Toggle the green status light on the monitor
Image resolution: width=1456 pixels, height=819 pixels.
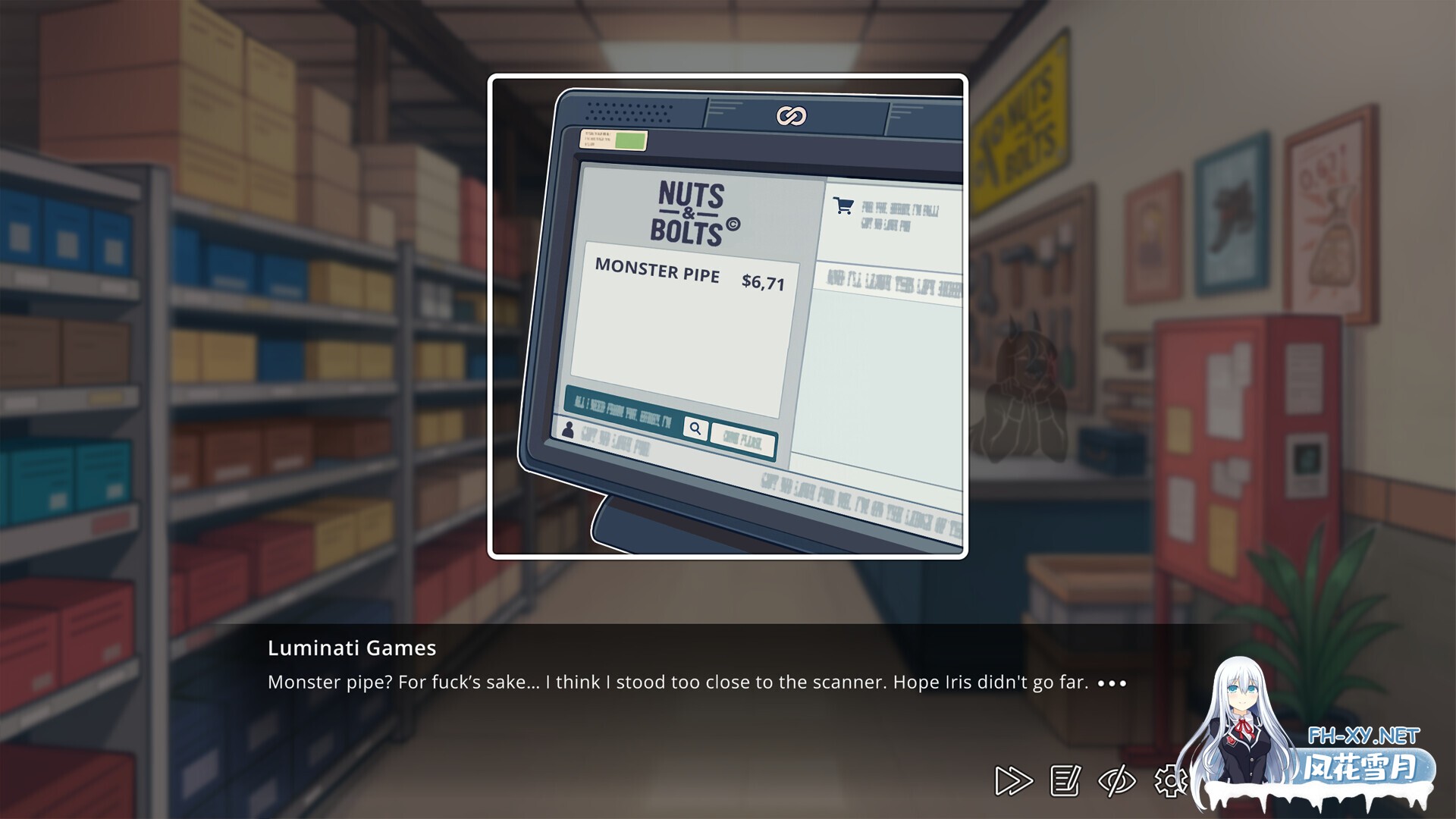coord(629,141)
